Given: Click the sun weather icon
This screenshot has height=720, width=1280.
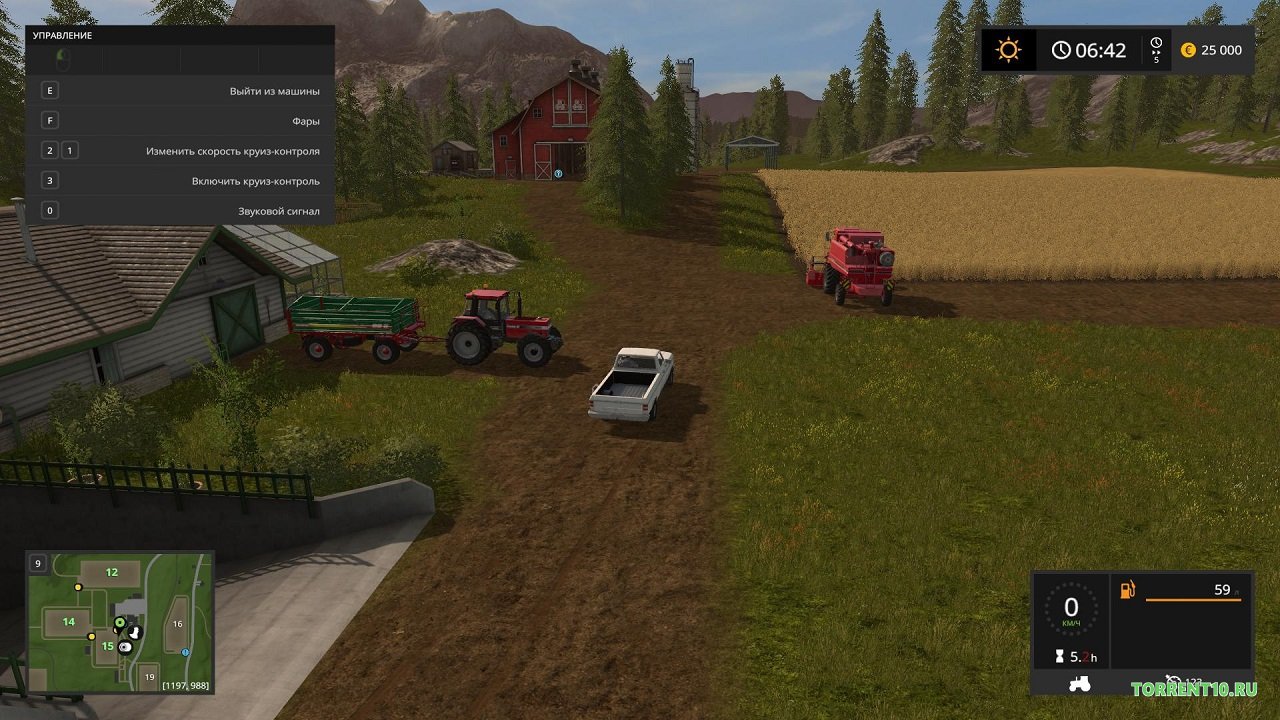Looking at the screenshot, I should click(x=1008, y=50).
